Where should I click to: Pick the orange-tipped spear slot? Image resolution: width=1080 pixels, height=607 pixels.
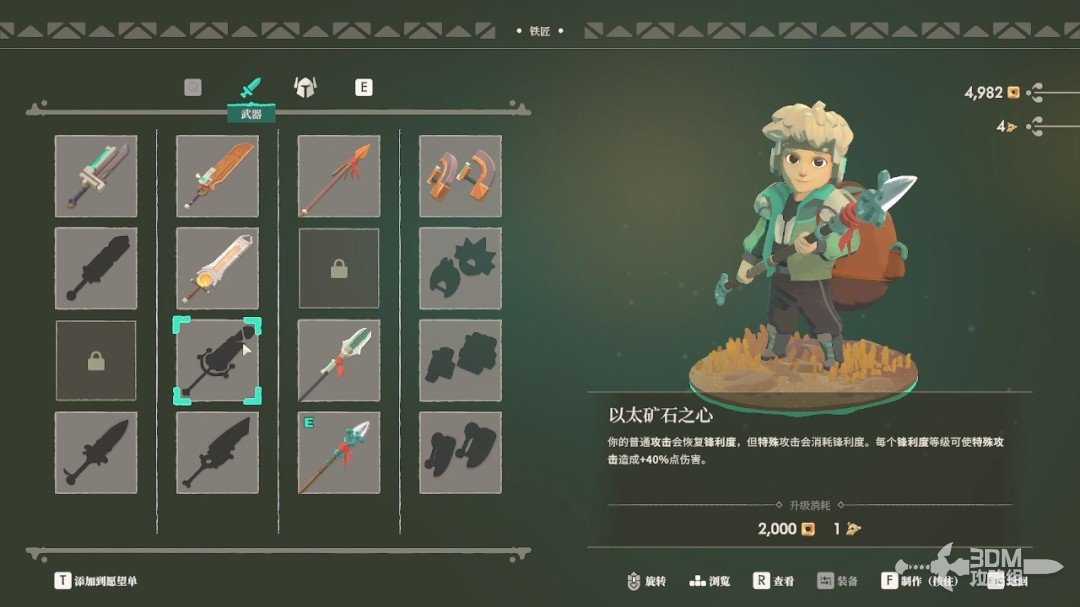339,176
